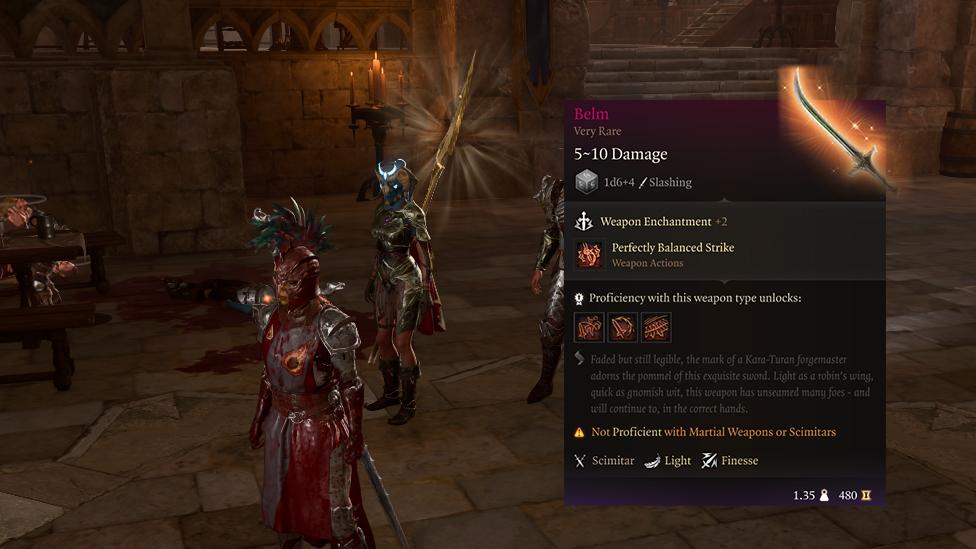Inspect the slash-marks proficiency unlock icon
Screen dimensions: 976x549
pos(656,327)
